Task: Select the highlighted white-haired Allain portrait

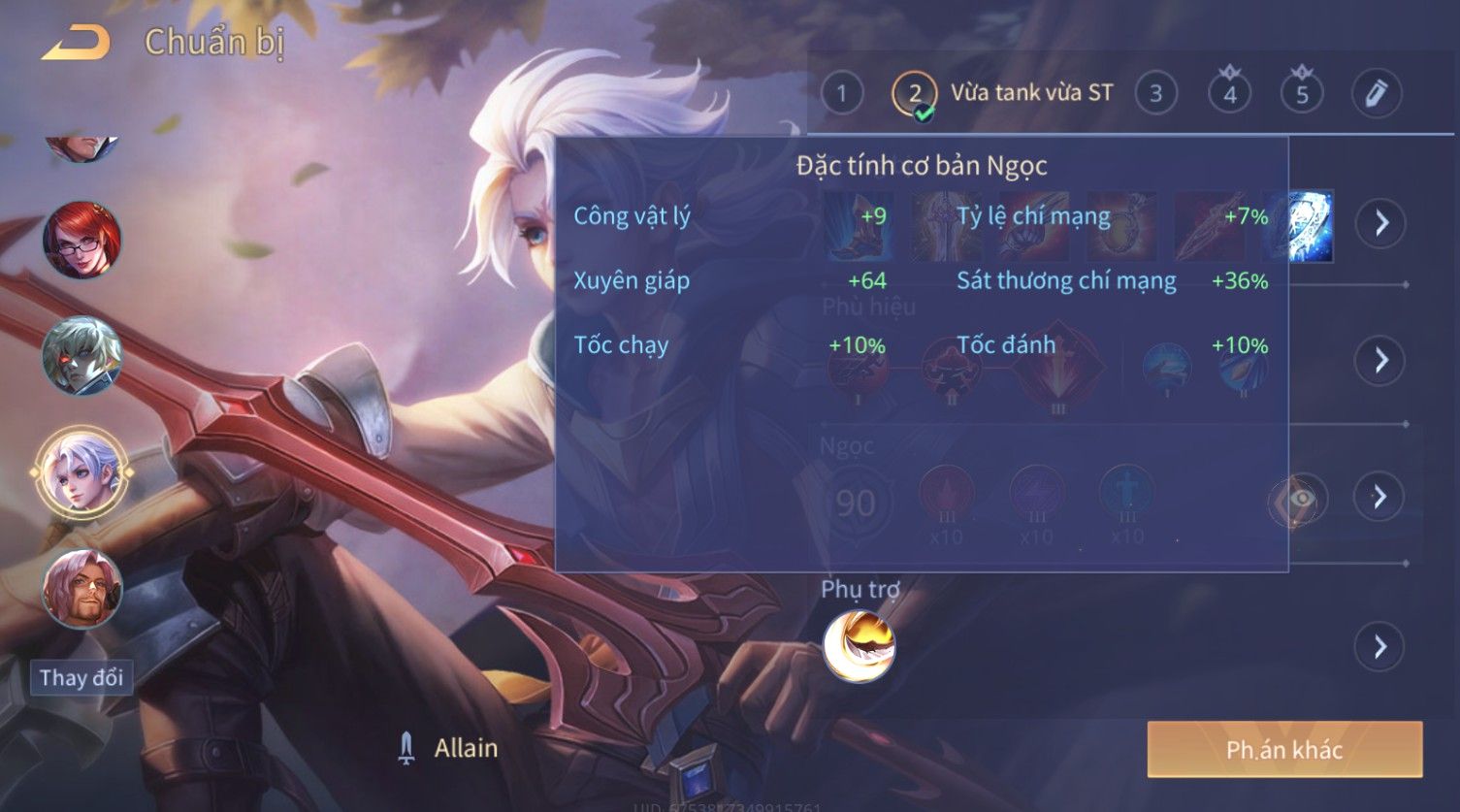Action: 81,472
